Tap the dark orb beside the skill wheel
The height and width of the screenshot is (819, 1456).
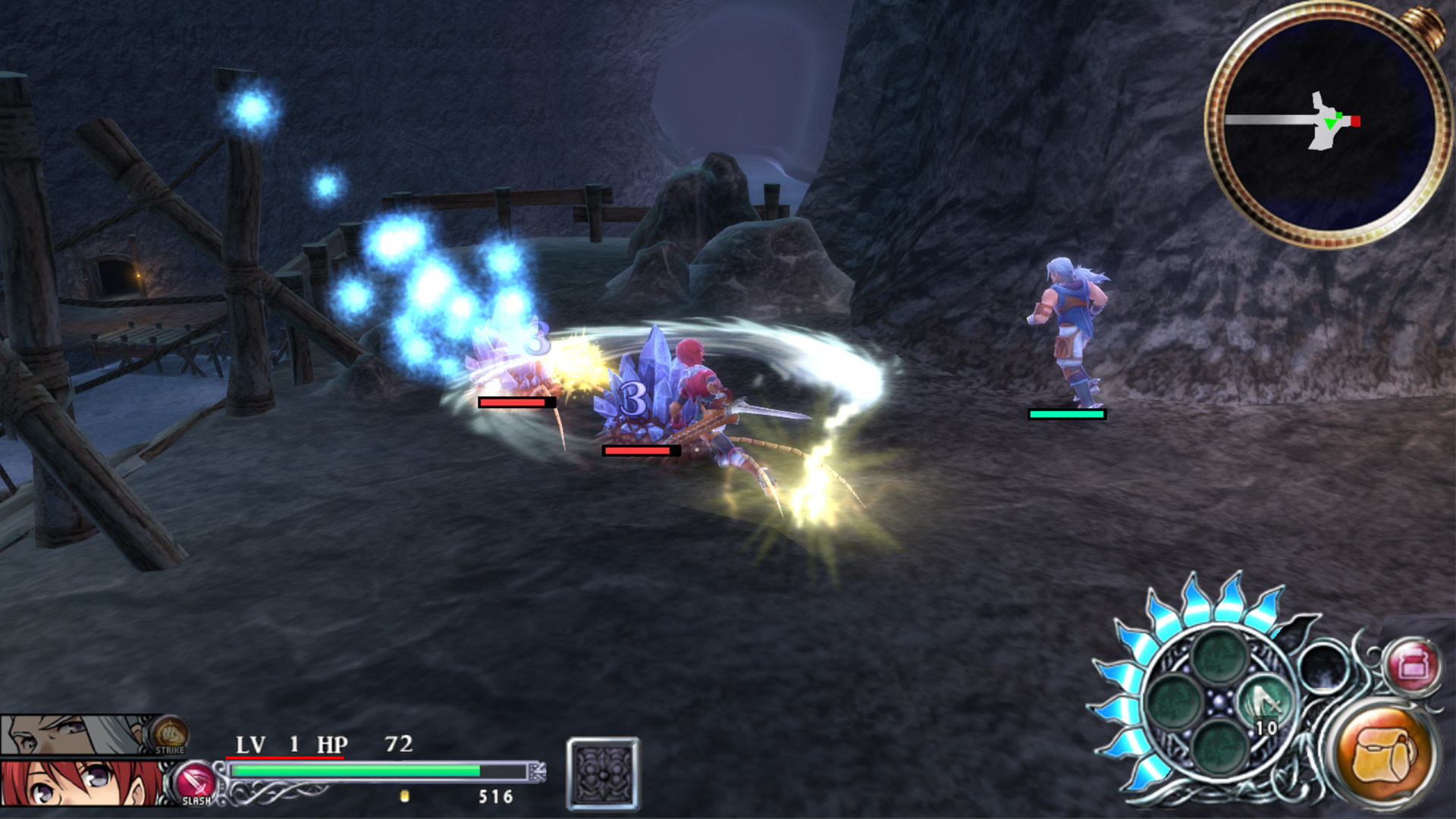pos(1329,667)
